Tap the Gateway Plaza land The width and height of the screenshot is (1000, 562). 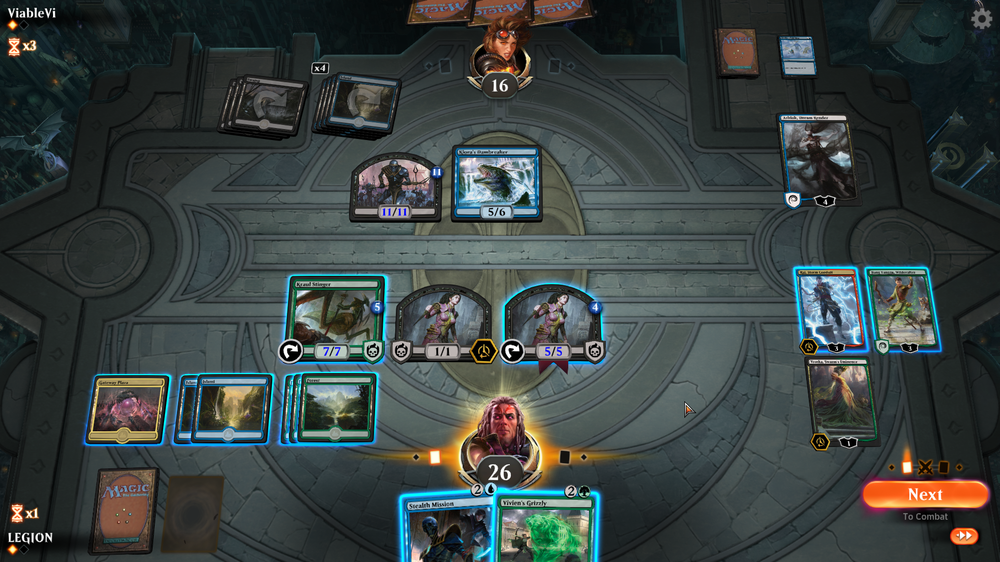click(x=126, y=408)
